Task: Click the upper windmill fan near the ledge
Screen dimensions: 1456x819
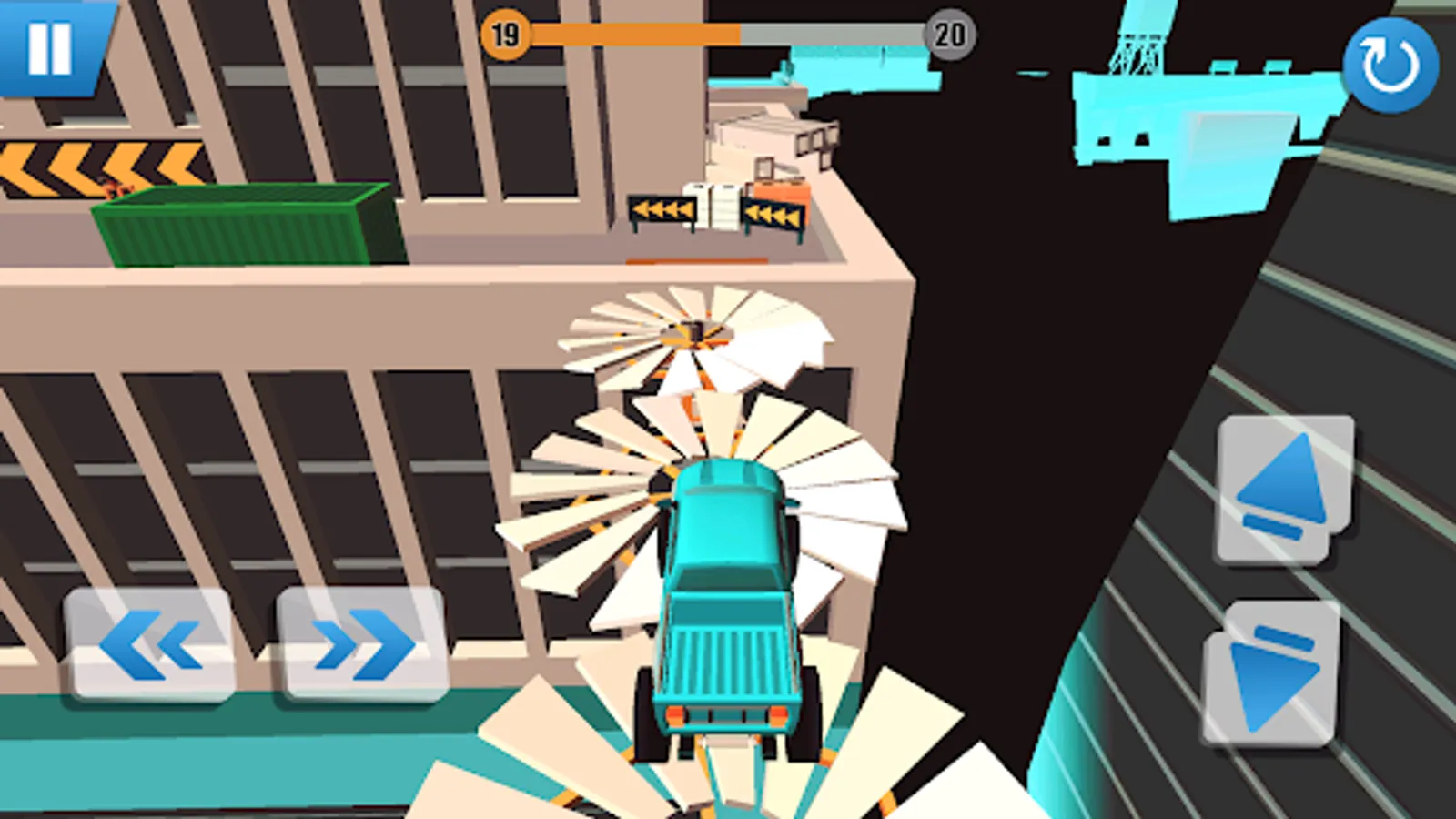Action: pos(693,332)
